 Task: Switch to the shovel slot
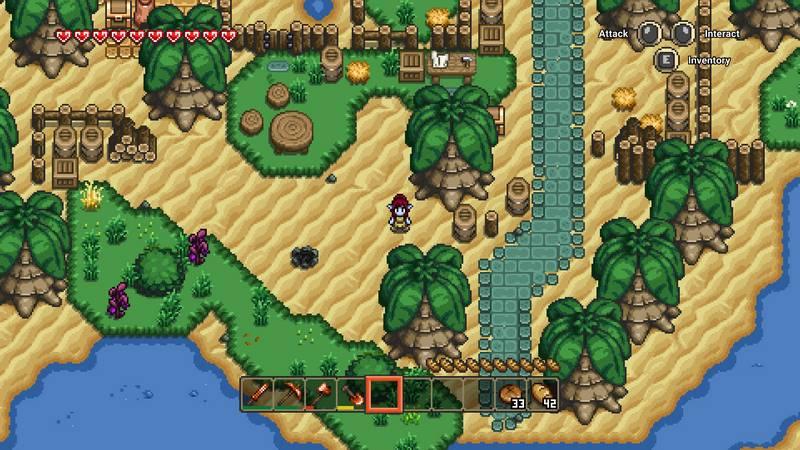pos(352,394)
